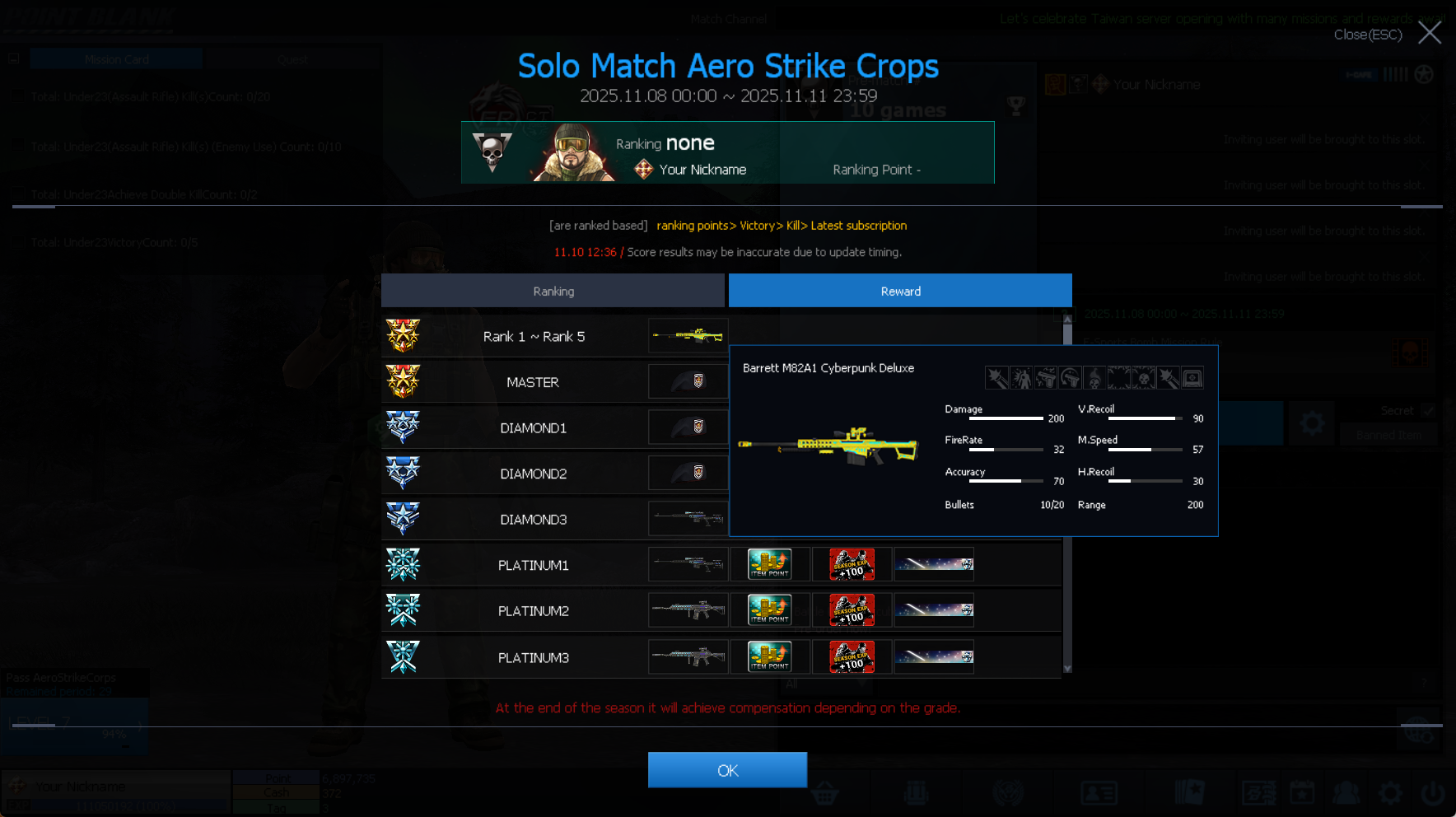1456x817 pixels.
Task: View the DIAMOND3 rifle reward
Action: pos(688,519)
